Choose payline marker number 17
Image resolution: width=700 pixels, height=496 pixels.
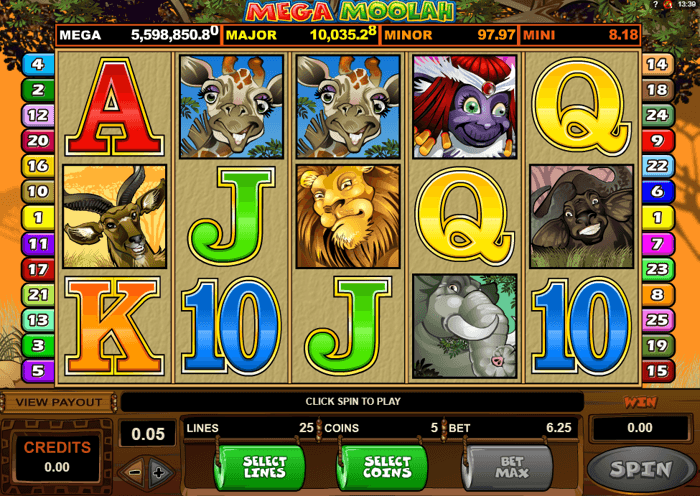point(37,268)
